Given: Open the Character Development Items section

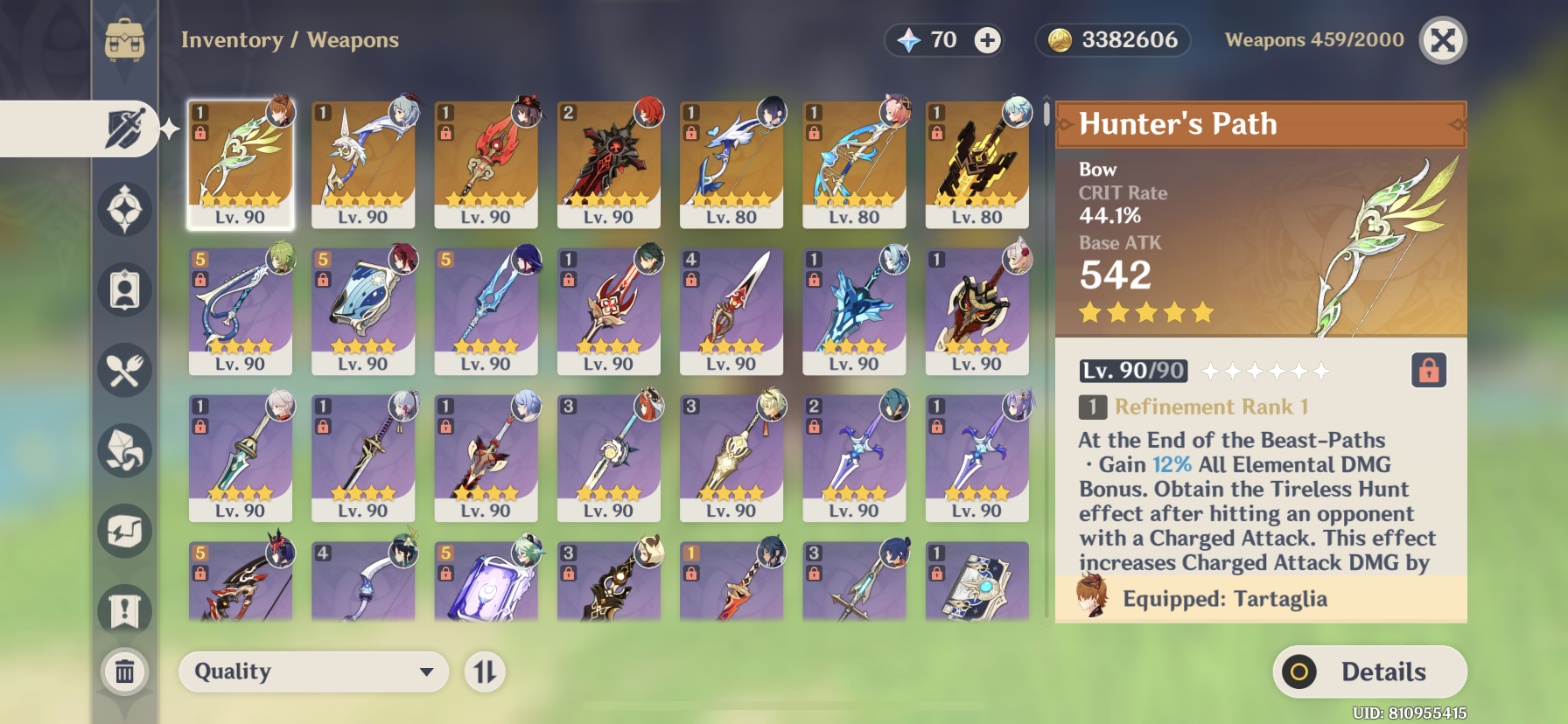Looking at the screenshot, I should click(x=125, y=289).
